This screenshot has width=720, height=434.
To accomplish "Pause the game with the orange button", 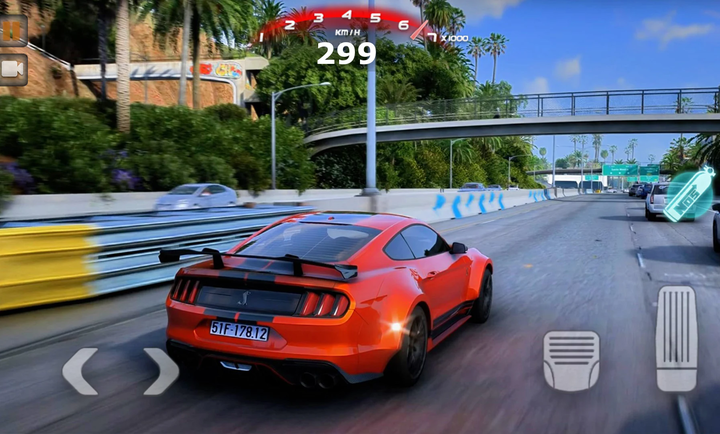I will [x=13, y=30].
